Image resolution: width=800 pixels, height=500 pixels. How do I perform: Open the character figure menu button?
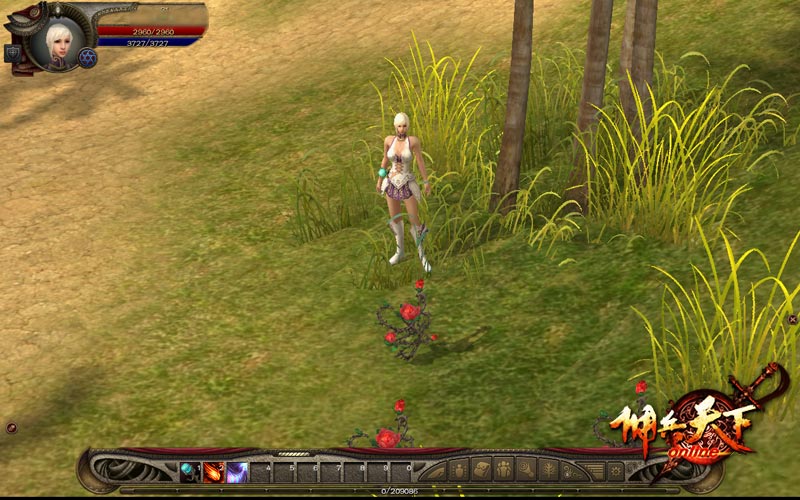click(459, 470)
